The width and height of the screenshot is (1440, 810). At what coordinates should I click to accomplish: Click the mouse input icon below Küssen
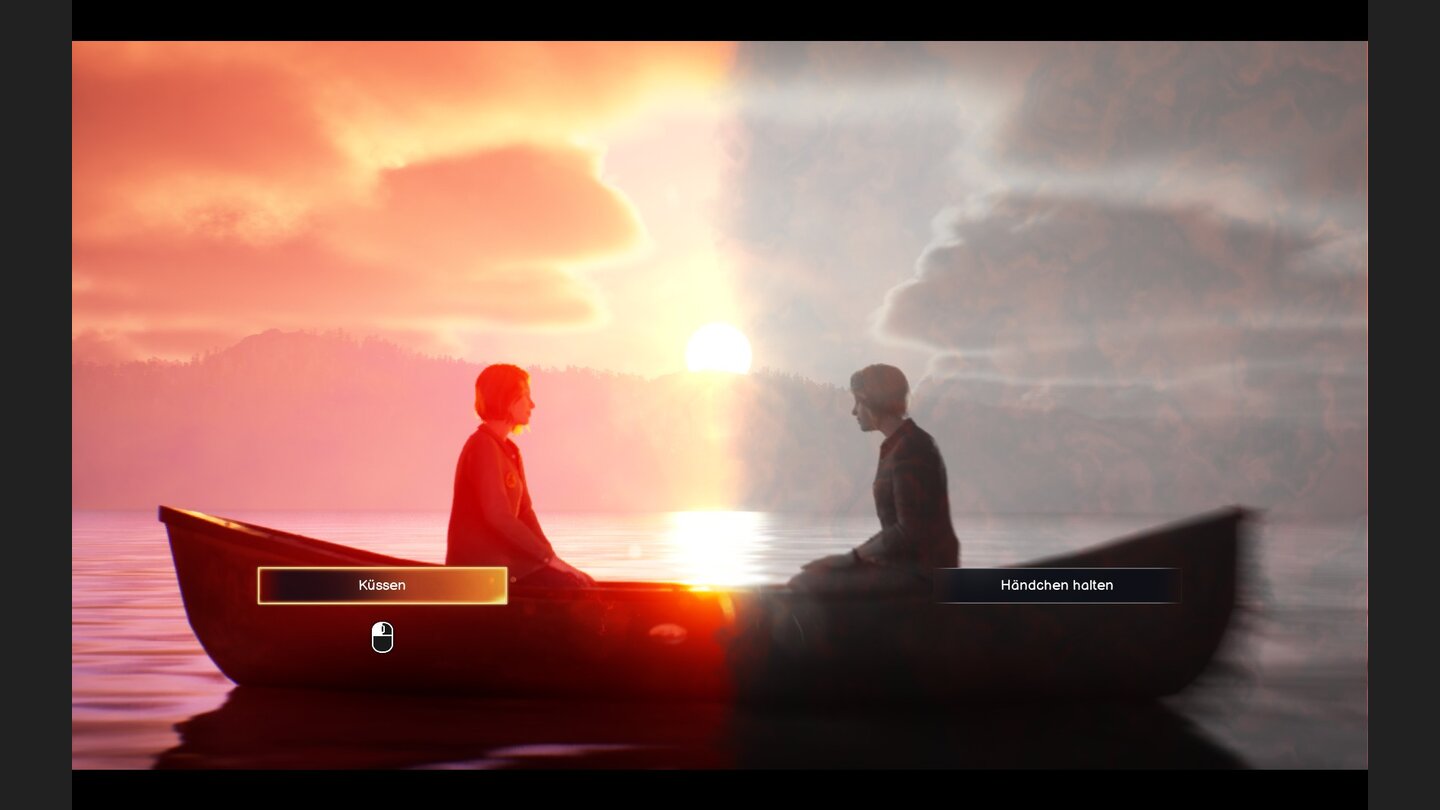(383, 637)
